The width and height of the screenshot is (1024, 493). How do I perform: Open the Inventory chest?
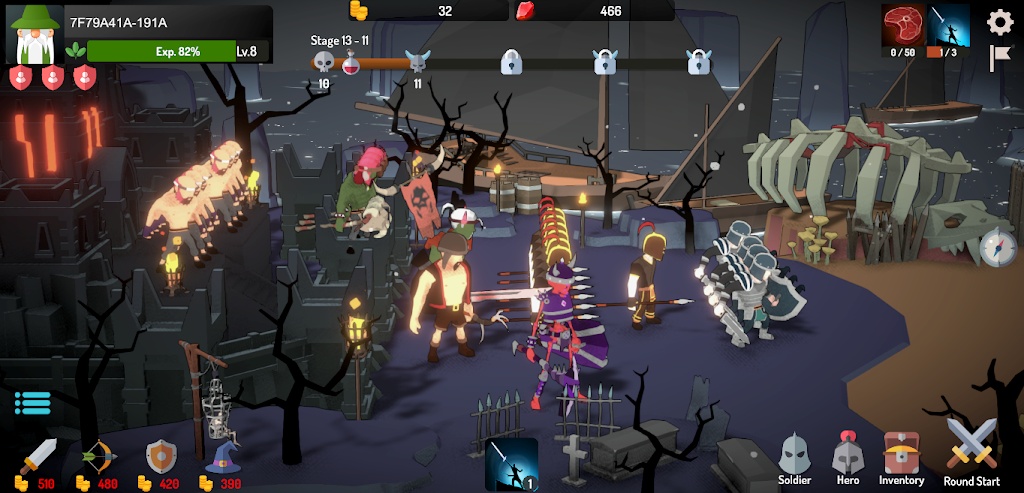click(902, 458)
